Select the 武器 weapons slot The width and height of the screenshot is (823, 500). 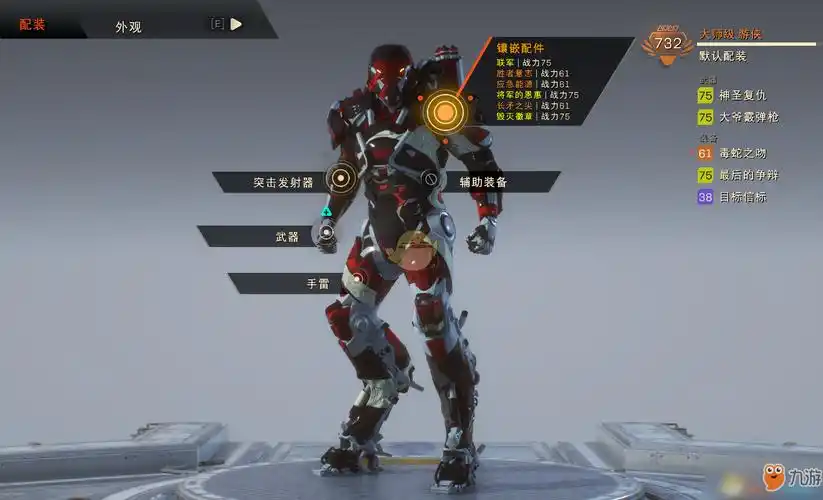[287, 237]
